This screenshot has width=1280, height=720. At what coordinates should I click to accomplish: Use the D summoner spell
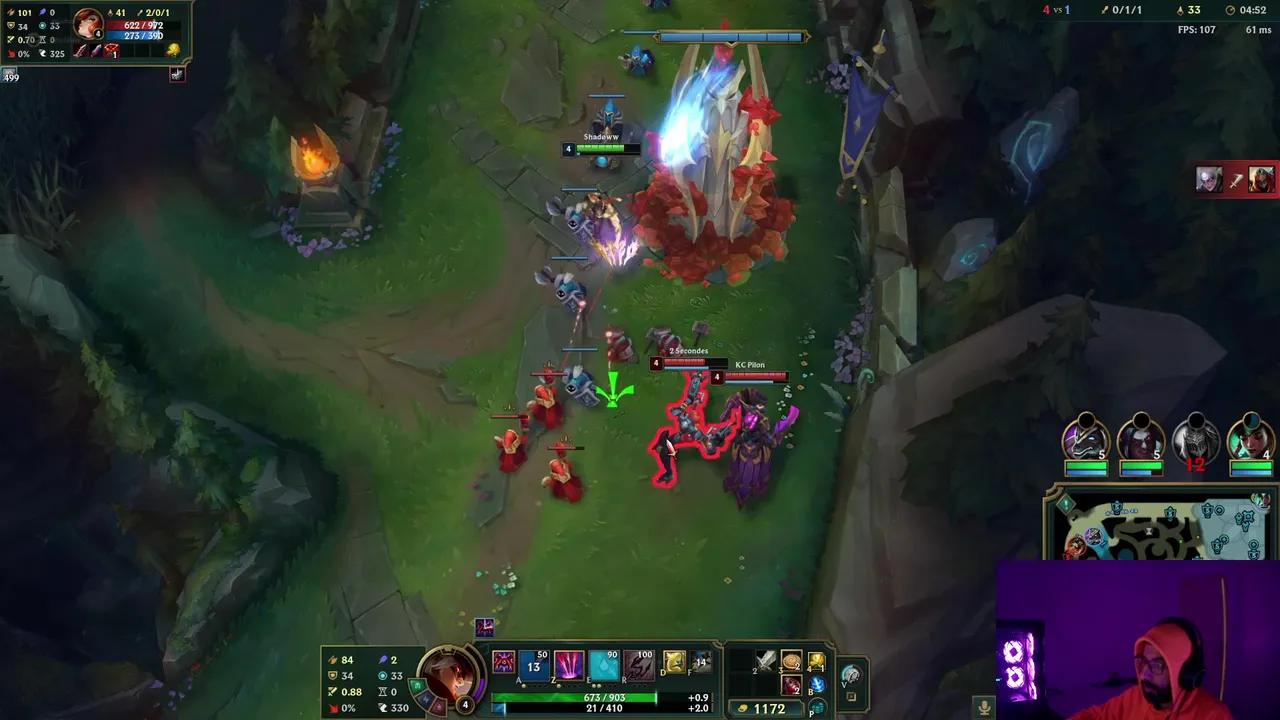point(672,662)
